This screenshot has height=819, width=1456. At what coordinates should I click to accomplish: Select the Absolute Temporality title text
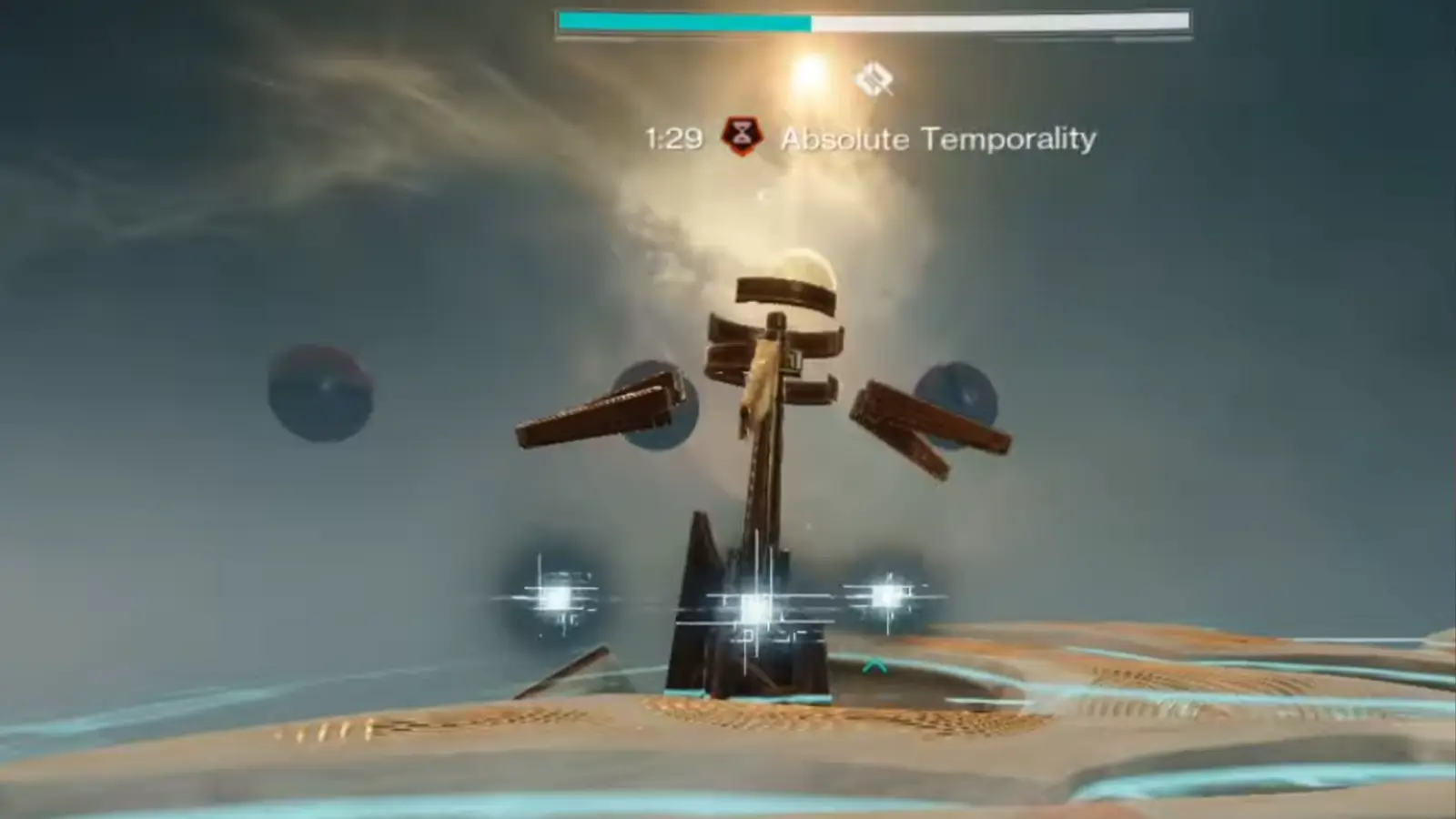(940, 138)
